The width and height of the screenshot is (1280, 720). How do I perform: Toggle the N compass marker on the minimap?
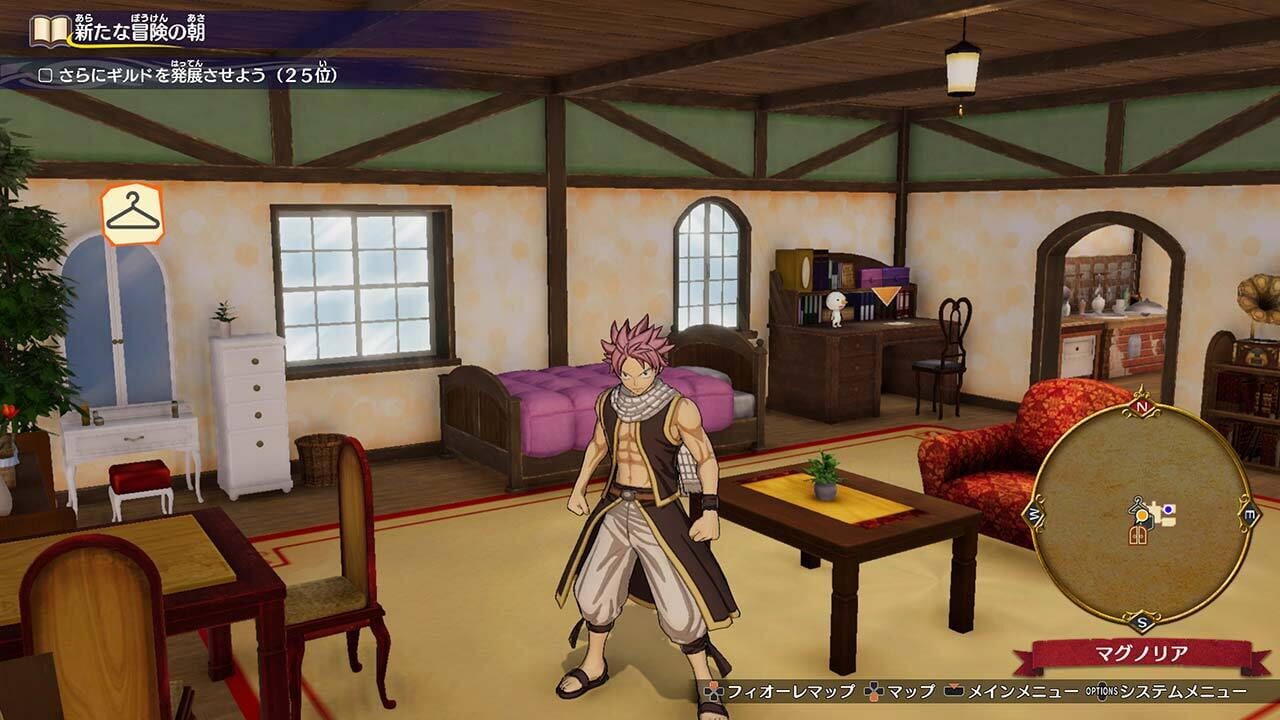[x=1141, y=407]
